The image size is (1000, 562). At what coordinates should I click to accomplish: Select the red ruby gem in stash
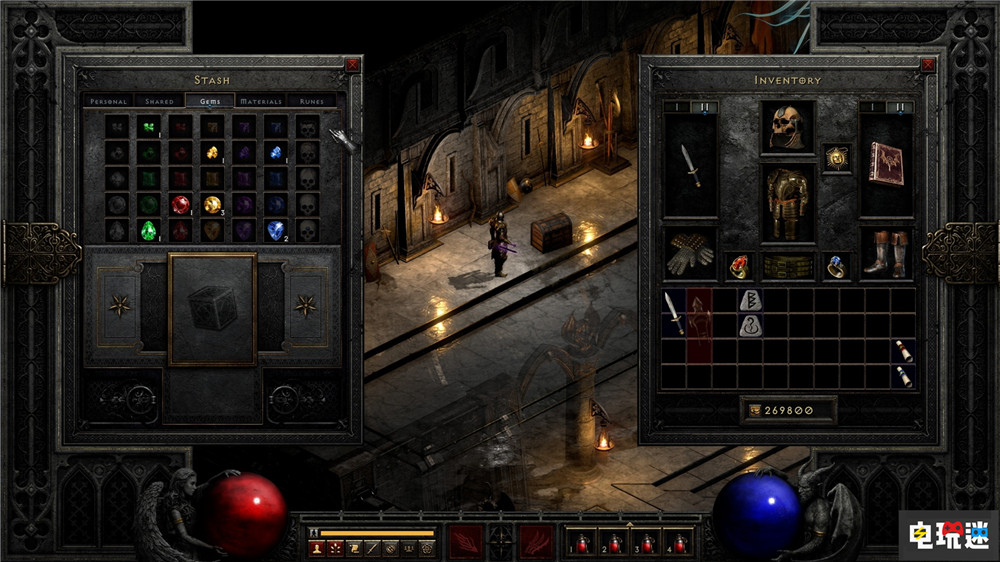coord(181,204)
